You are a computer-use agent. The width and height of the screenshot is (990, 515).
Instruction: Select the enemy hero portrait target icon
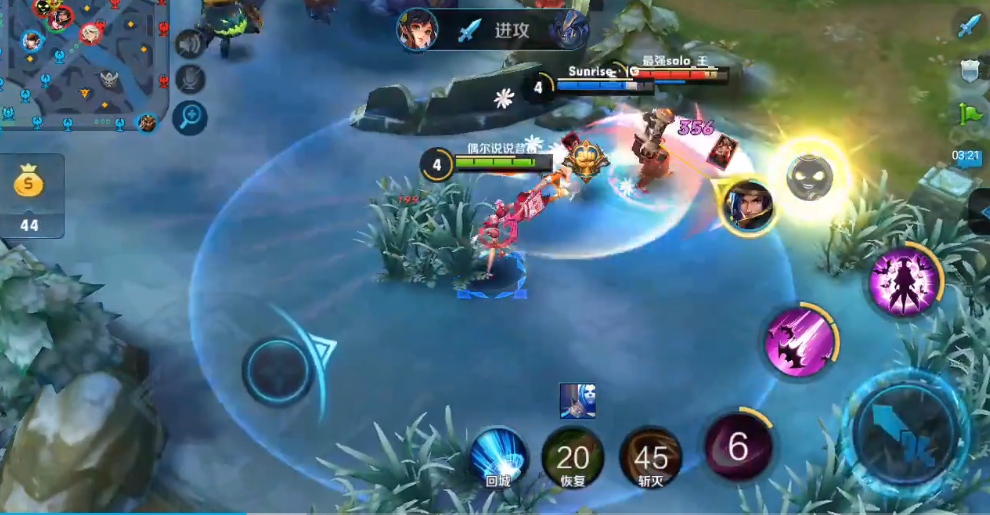(x=746, y=207)
